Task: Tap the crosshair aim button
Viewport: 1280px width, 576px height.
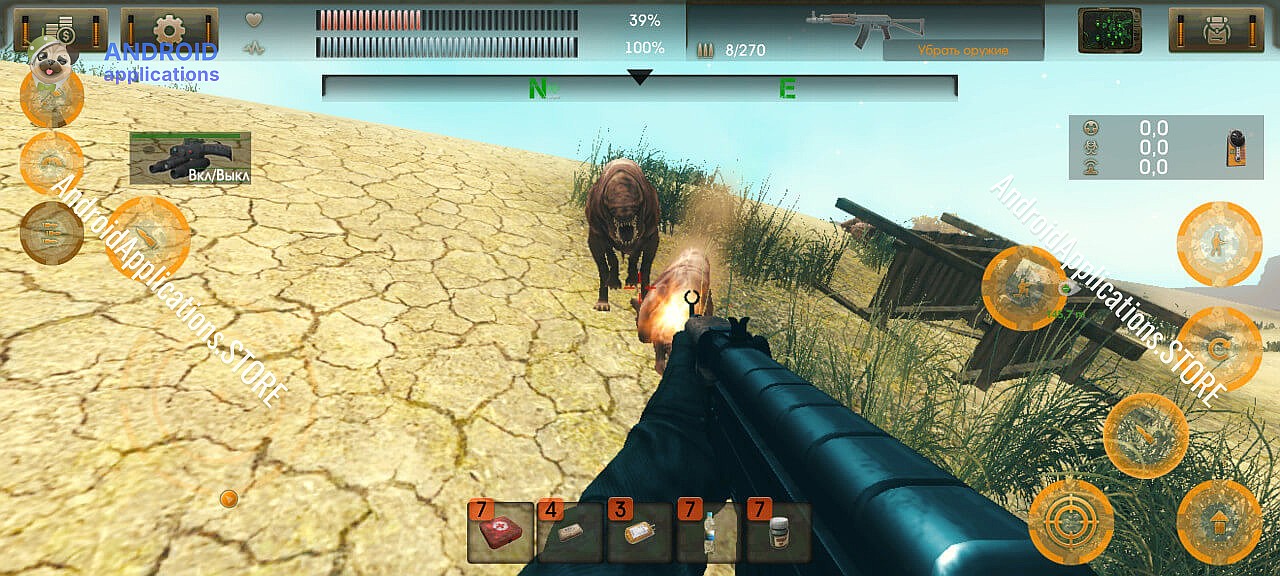Action: click(1071, 522)
